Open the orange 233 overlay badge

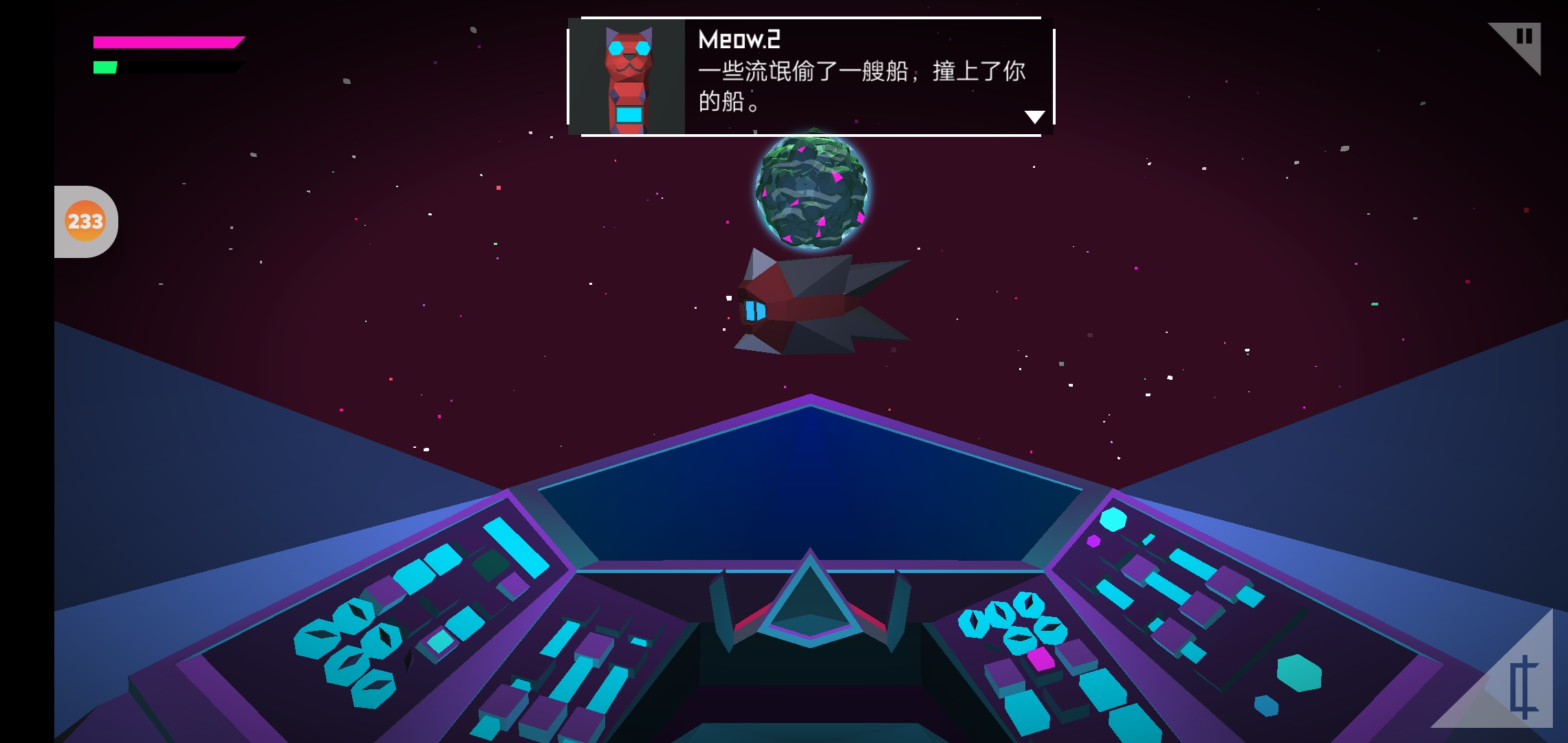pyautogui.click(x=85, y=221)
